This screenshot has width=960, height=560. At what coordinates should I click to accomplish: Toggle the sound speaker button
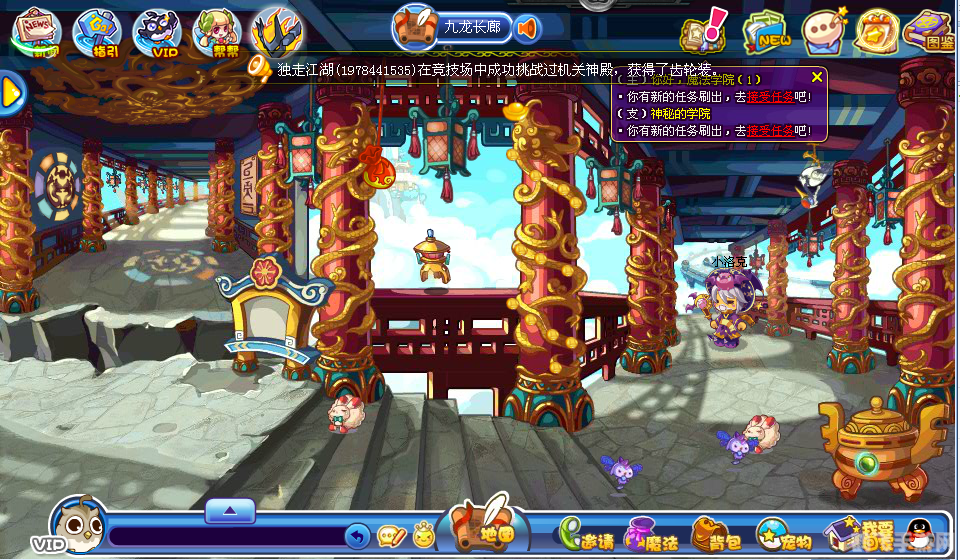527,27
